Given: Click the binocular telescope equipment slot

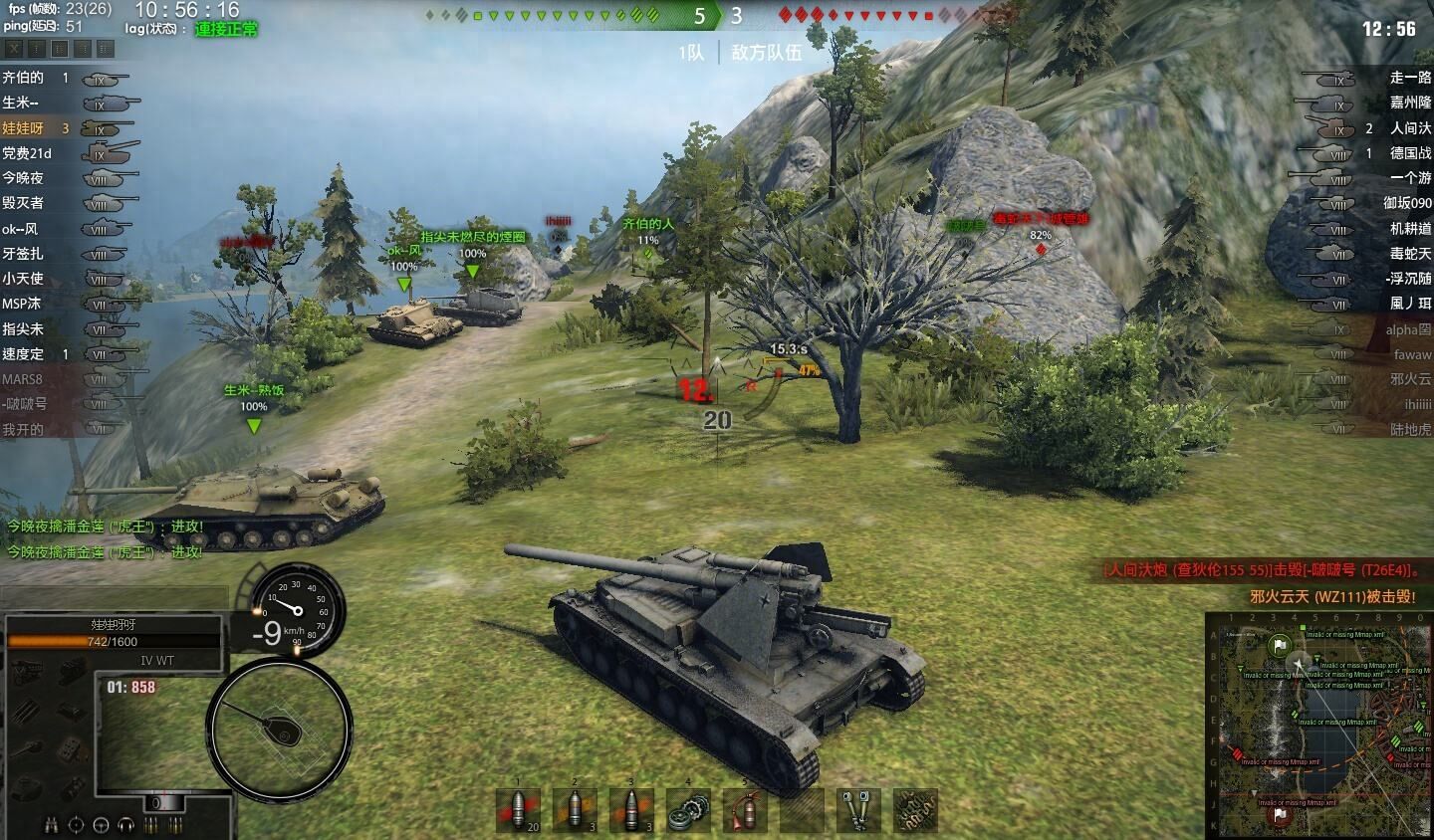Looking at the screenshot, I should tap(857, 809).
